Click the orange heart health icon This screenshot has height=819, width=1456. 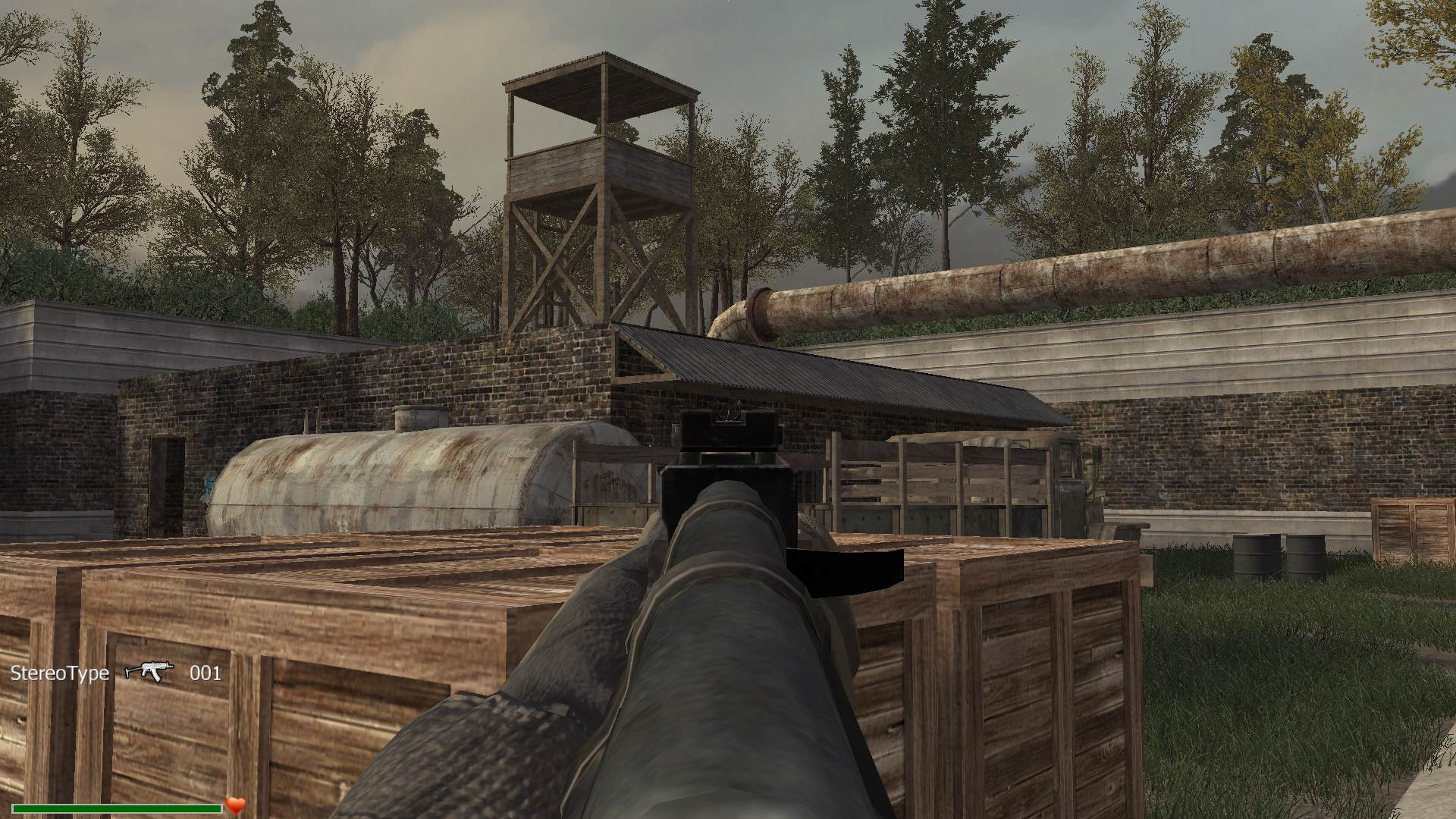click(x=236, y=805)
